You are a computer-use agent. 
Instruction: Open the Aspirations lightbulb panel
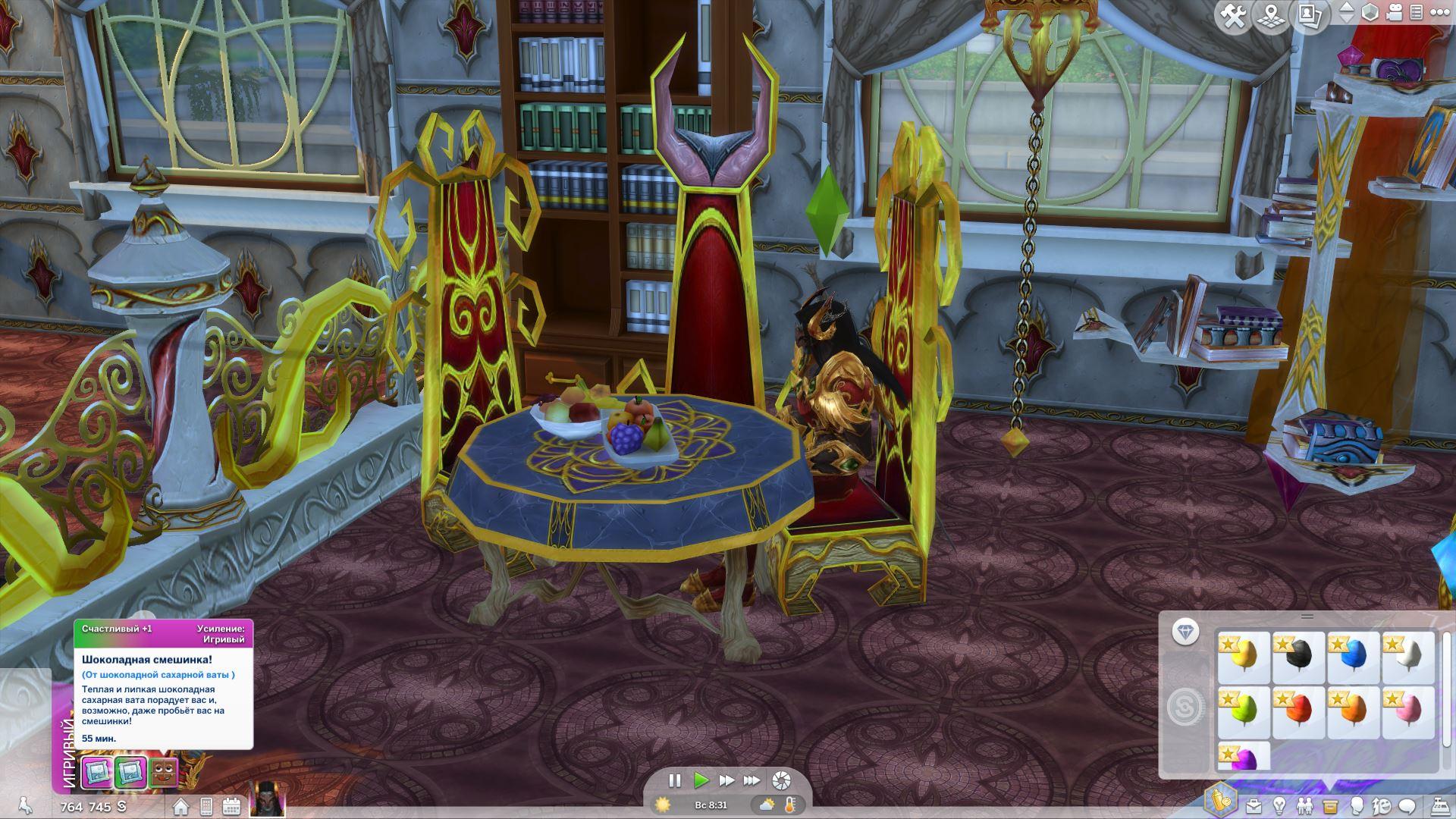pyautogui.click(x=1279, y=805)
